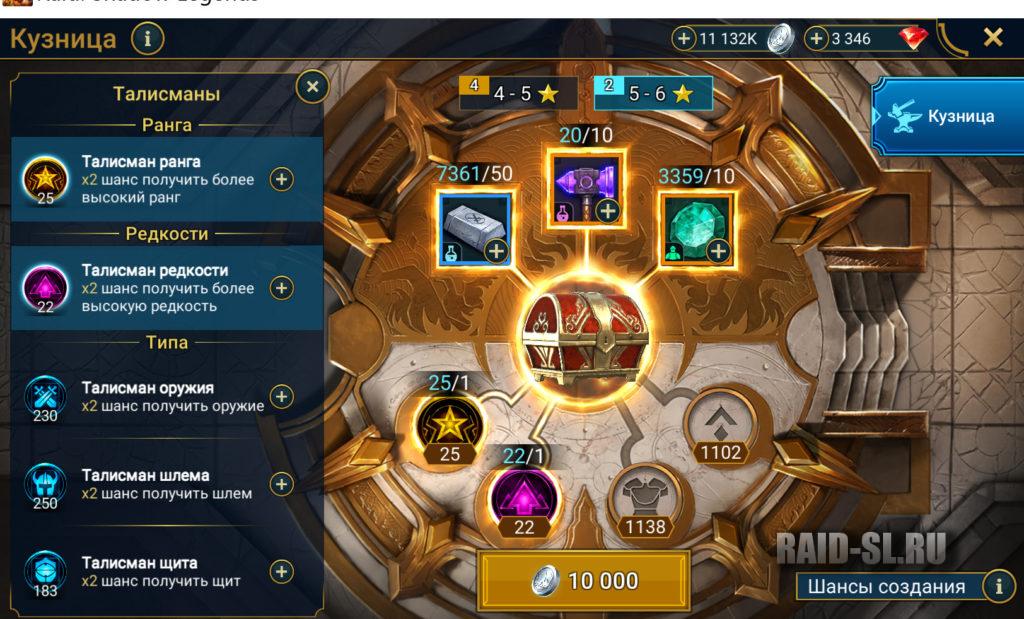The width and height of the screenshot is (1024, 619).
Task: Select the green gem material slot
Action: click(697, 229)
